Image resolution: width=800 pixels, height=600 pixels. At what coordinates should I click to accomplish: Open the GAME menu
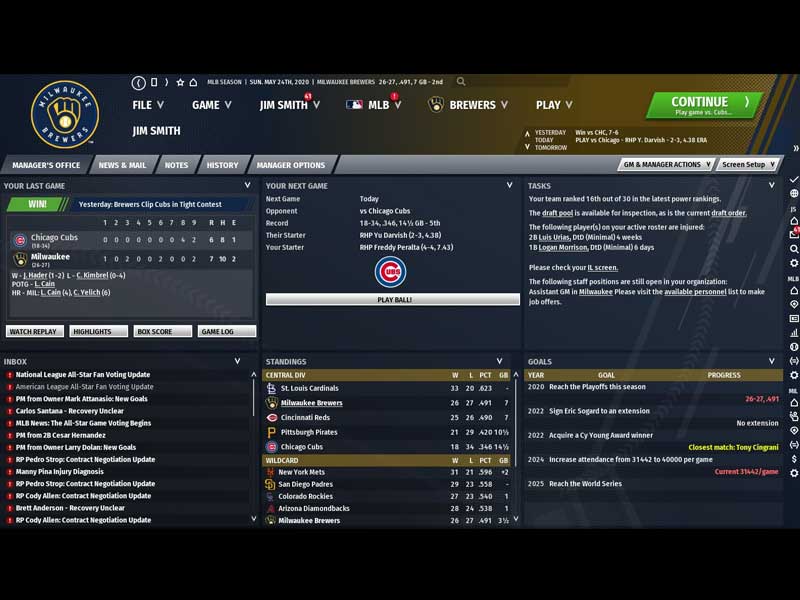211,105
